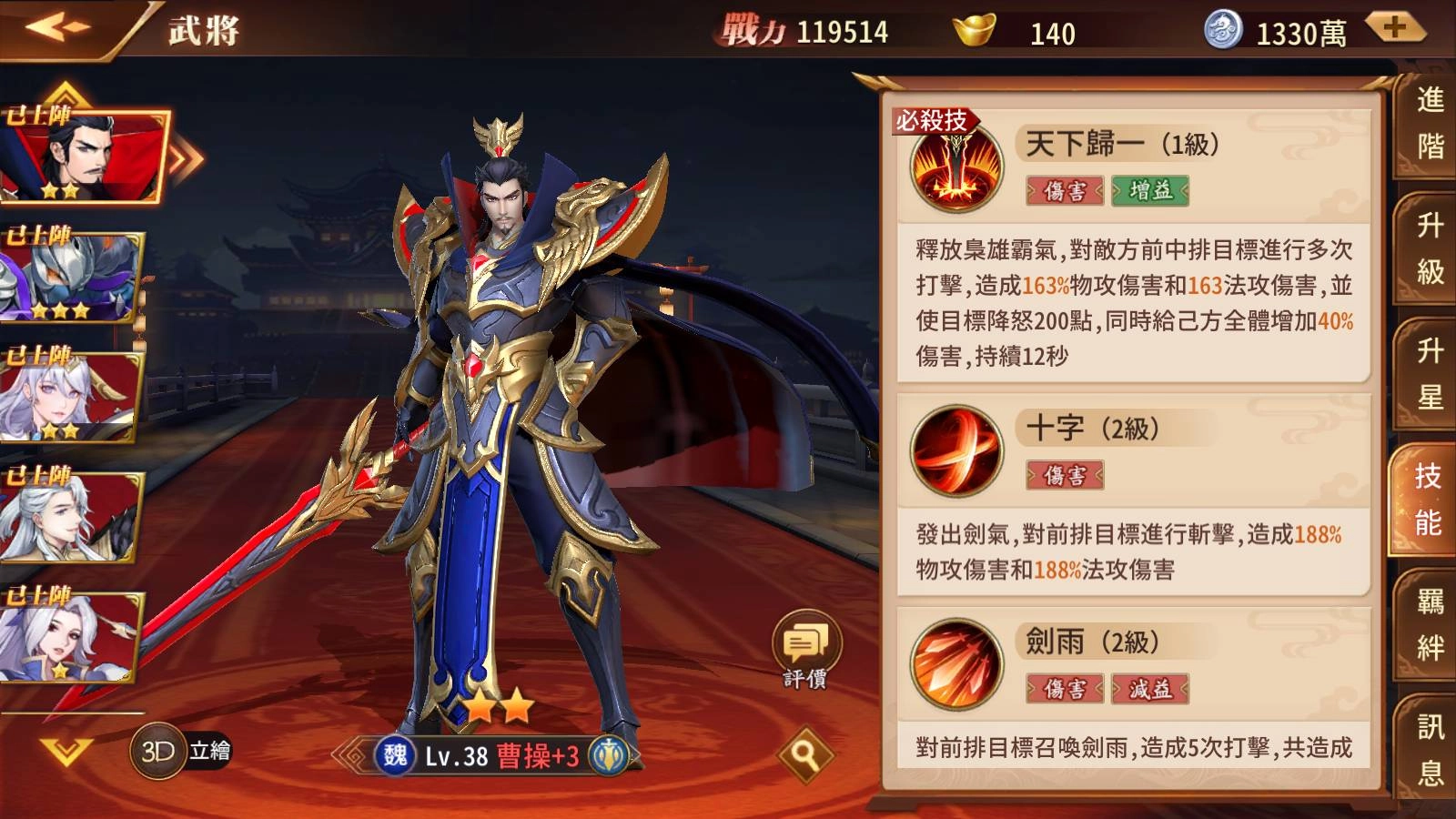Select the 十字 skill icon
This screenshot has width=1456, height=819.
tap(956, 450)
